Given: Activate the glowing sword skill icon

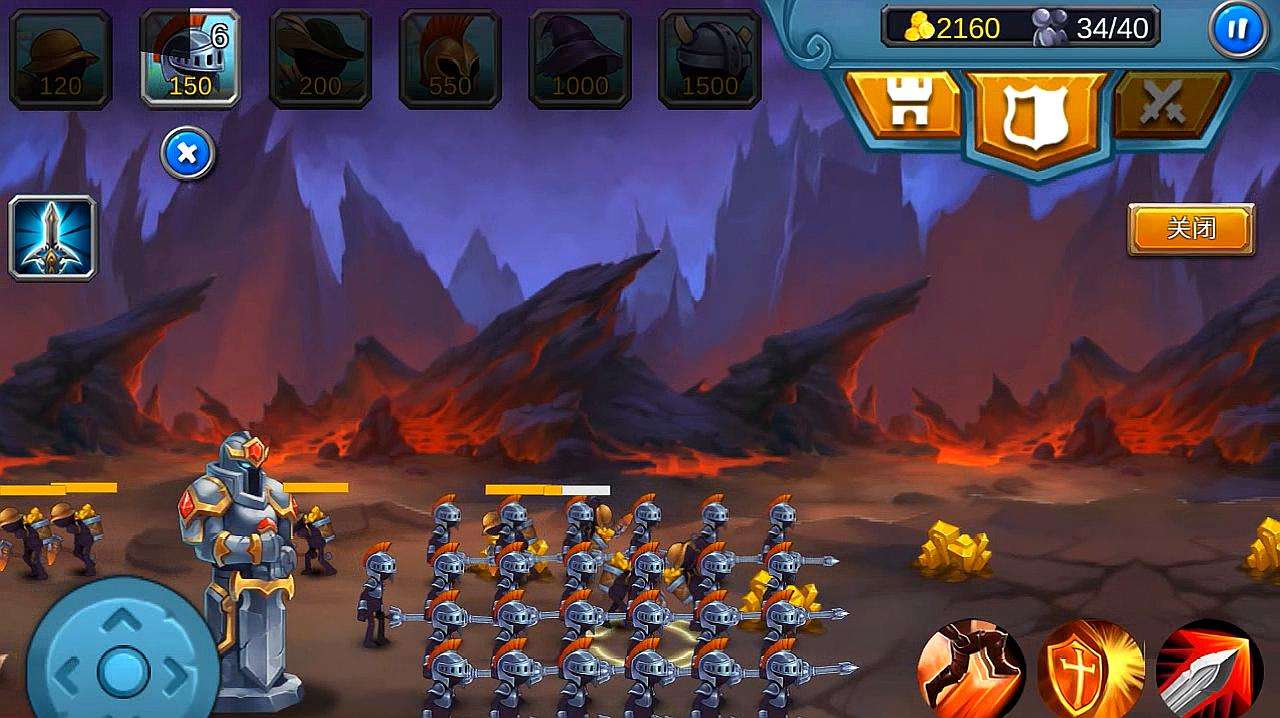Looking at the screenshot, I should [53, 238].
